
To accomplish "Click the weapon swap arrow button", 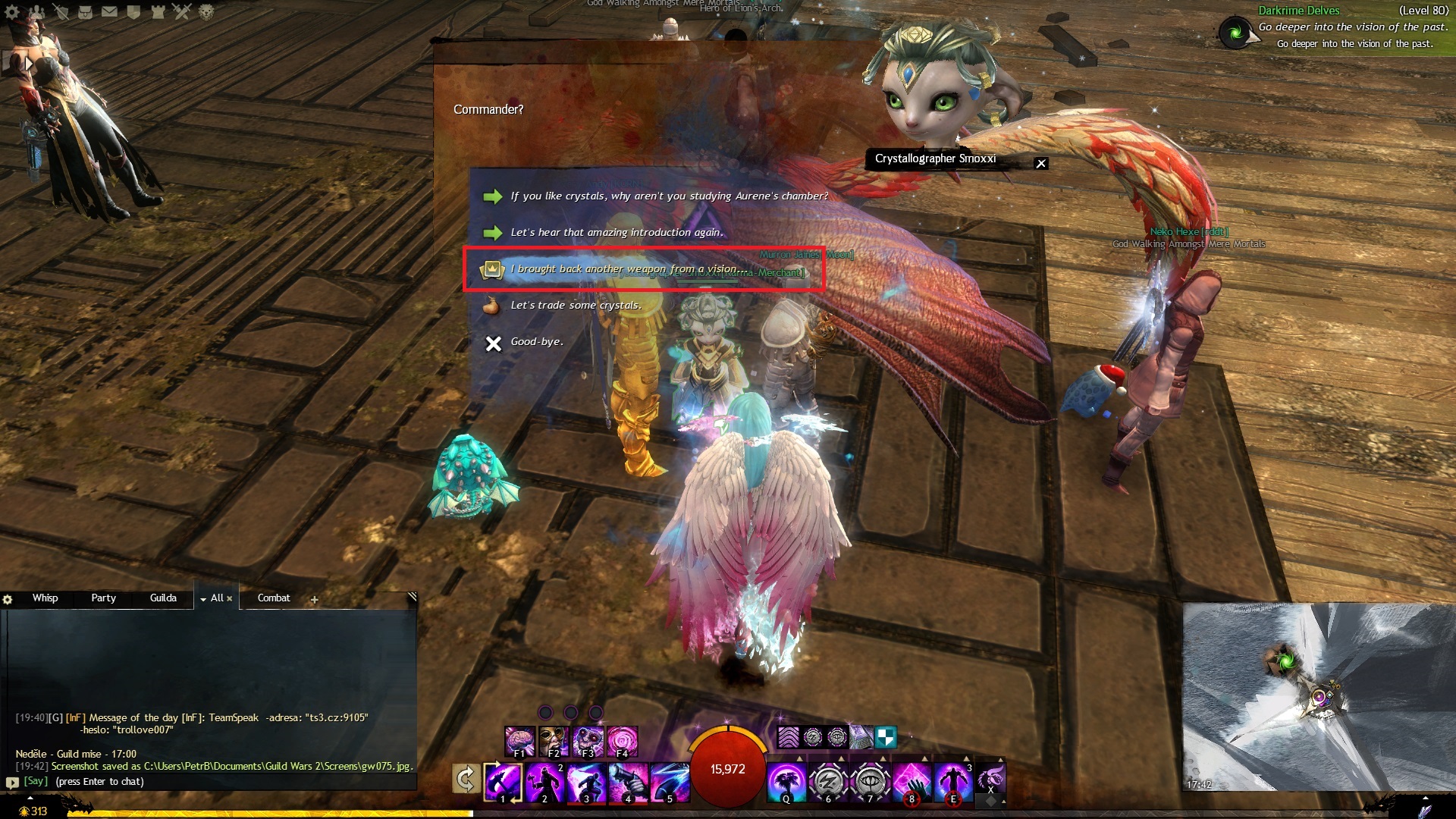I will point(466,779).
